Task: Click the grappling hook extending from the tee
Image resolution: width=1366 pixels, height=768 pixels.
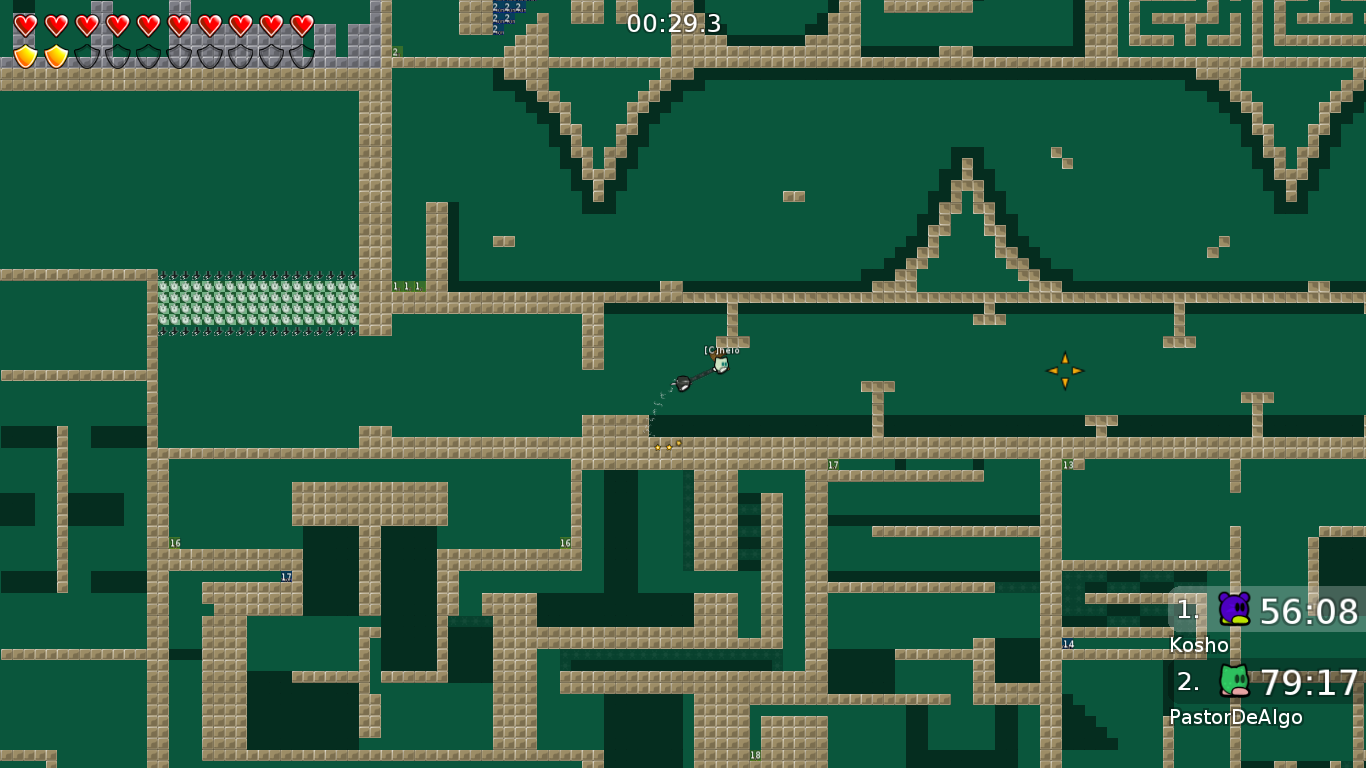Action: [x=683, y=384]
